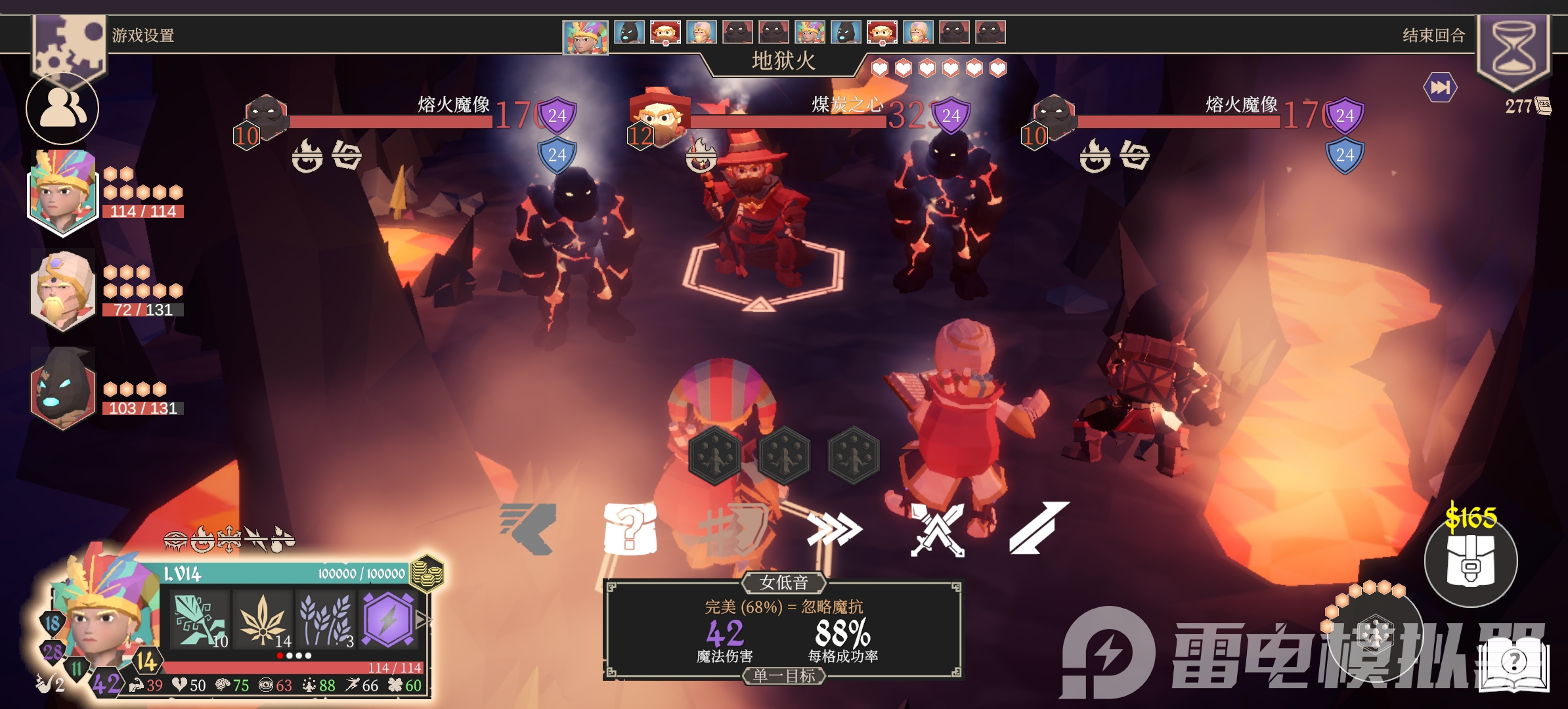Choose the single blade strike action
Screen dimensions: 1568x709
1039,528
